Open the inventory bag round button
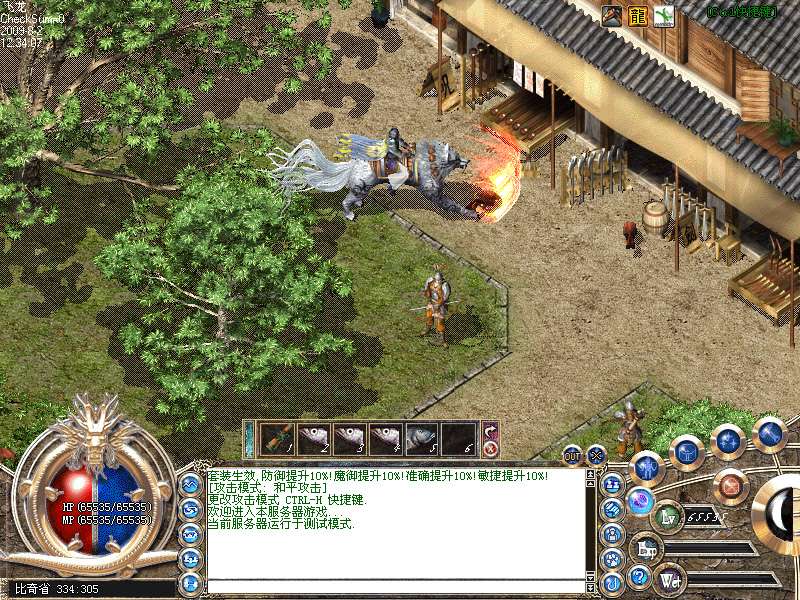The width and height of the screenshot is (800, 600). coord(687,452)
